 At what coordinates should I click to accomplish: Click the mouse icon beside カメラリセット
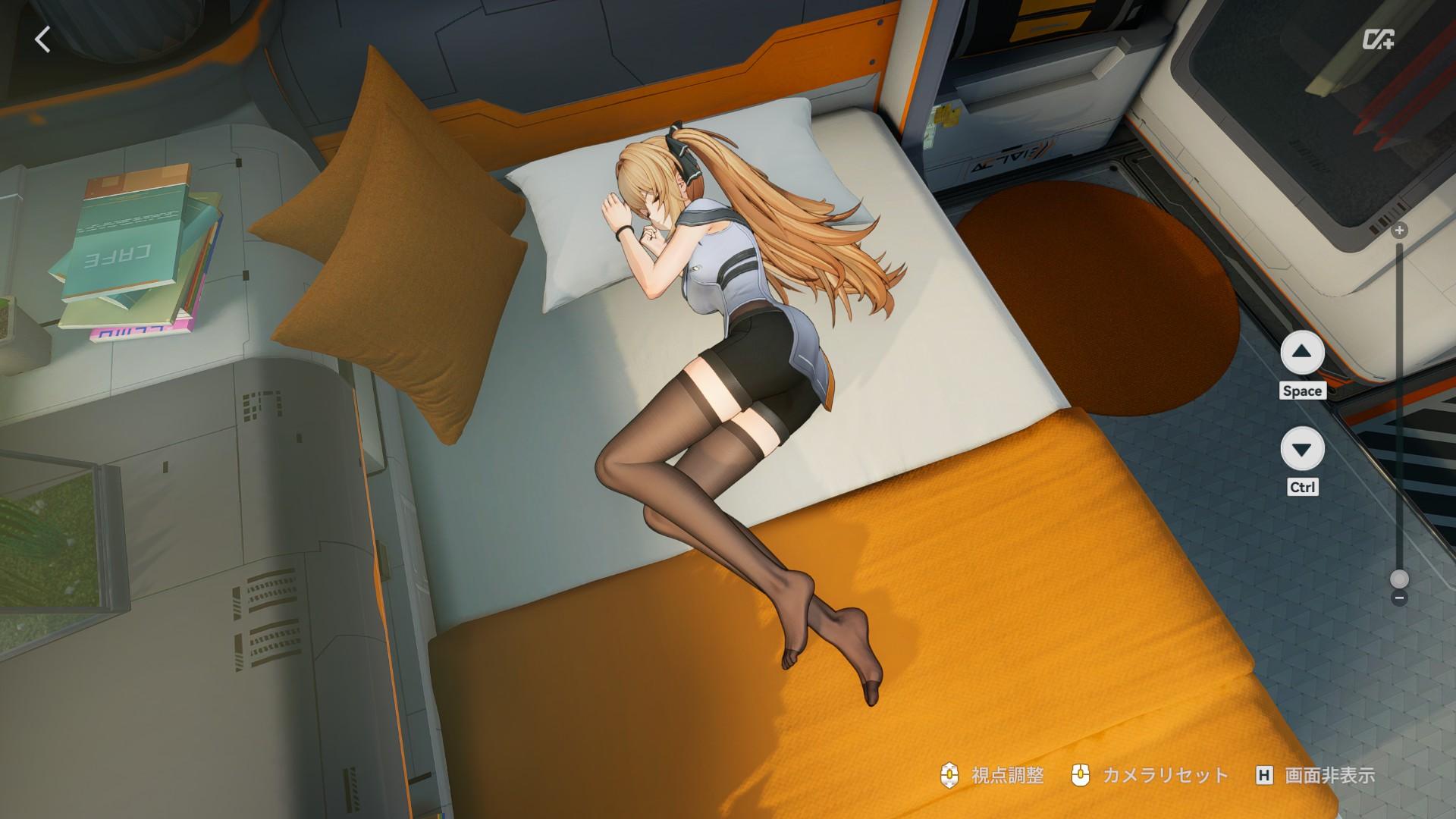tap(1081, 776)
